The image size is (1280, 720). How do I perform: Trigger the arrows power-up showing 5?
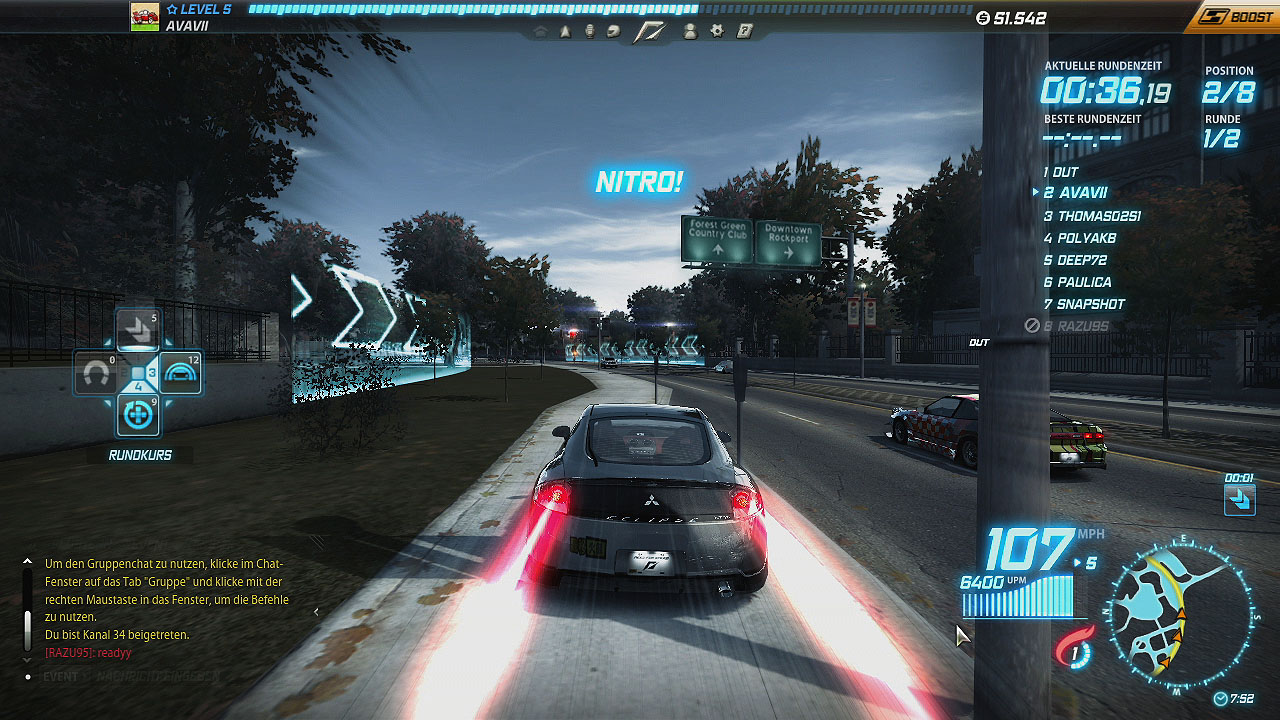137,330
